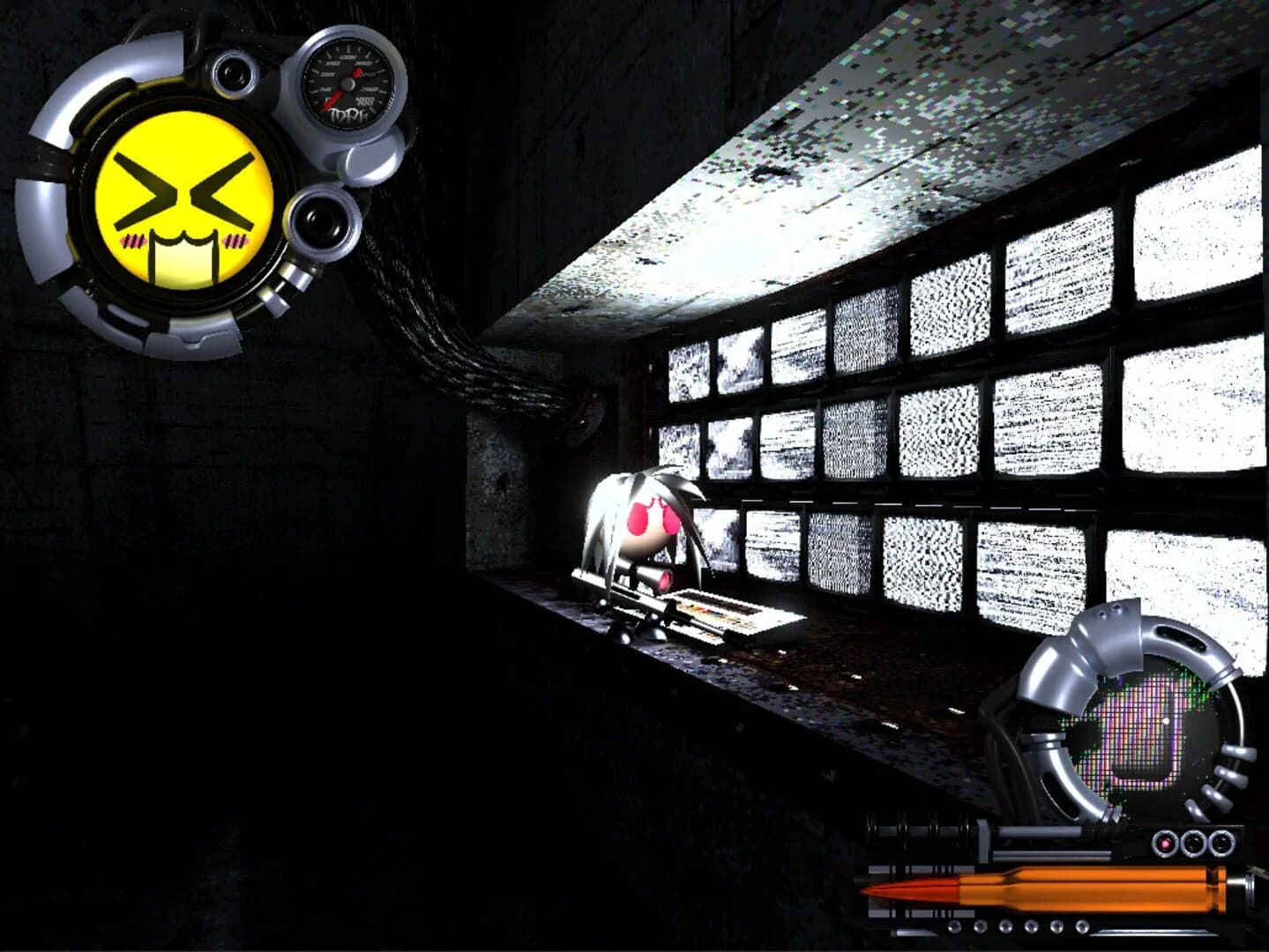Click the upper dark camera lens

pos(234,72)
